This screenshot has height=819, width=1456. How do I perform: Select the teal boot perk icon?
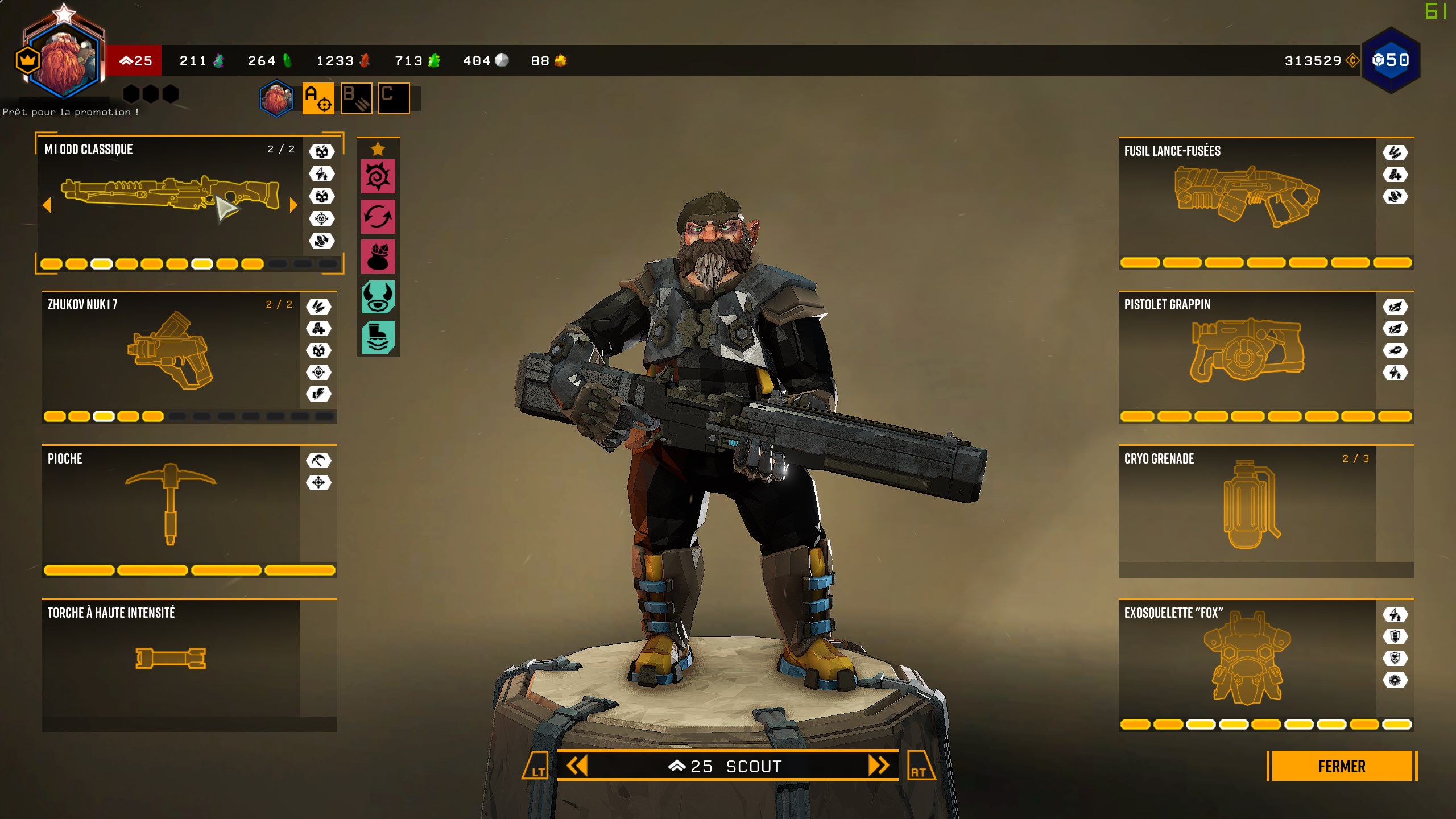coord(378,337)
